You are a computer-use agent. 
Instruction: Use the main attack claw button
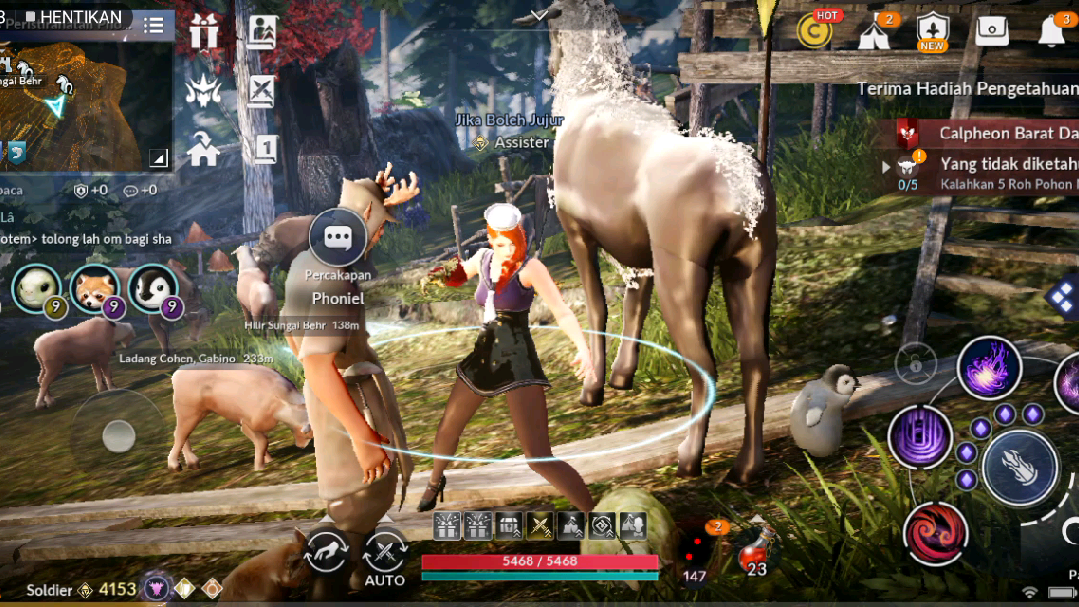(x=1019, y=467)
